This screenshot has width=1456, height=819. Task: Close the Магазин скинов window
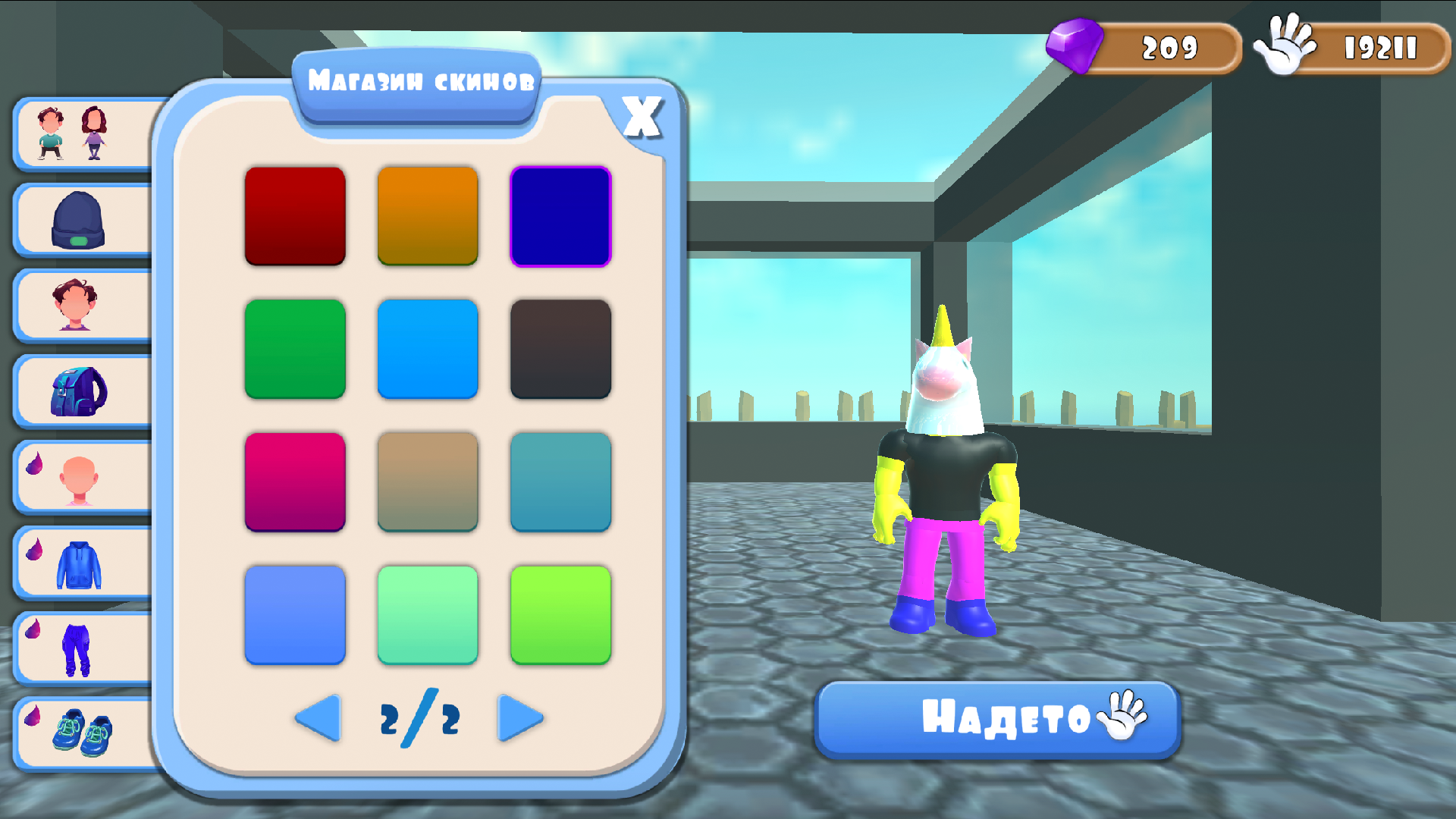coord(641,115)
